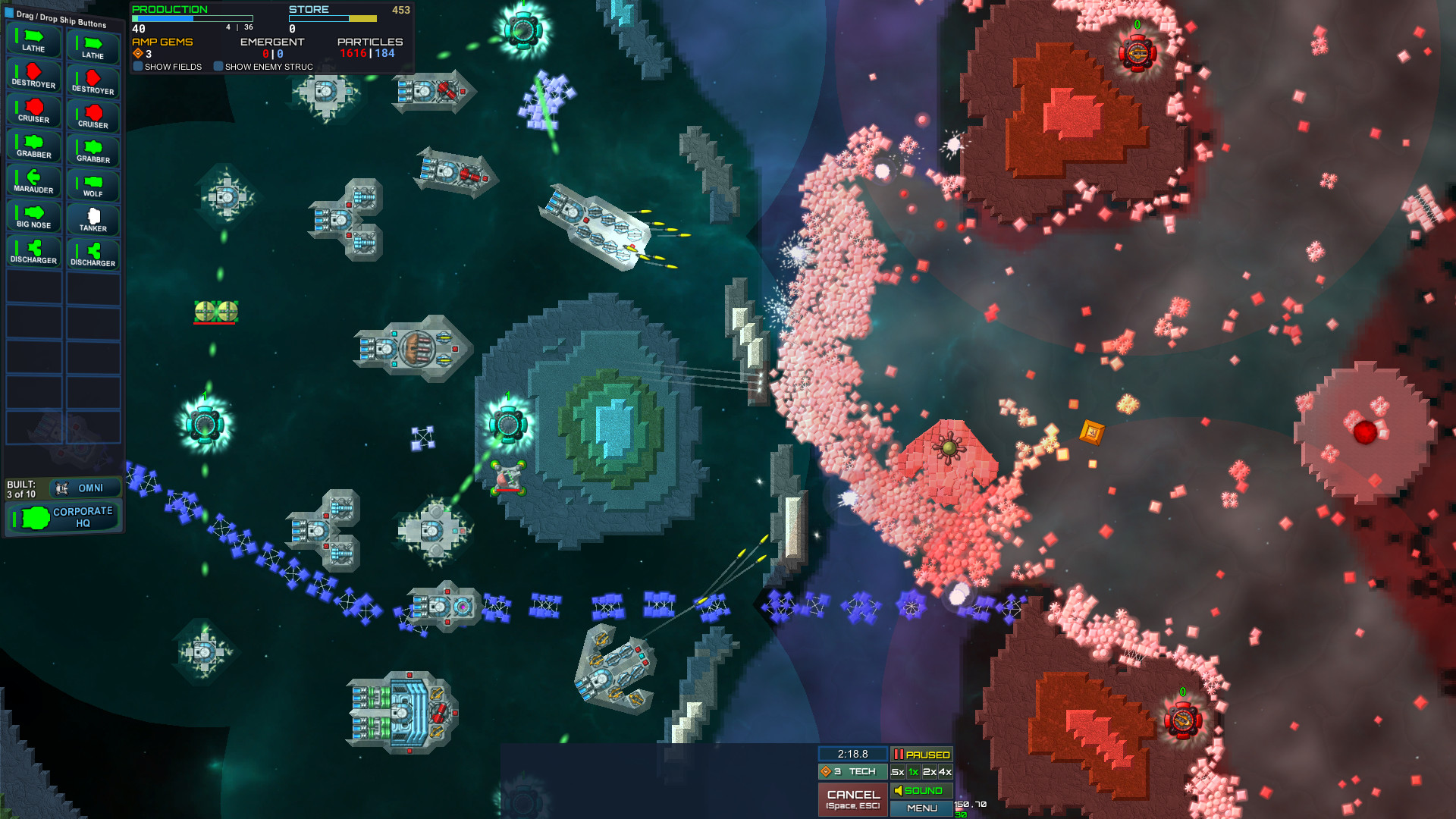This screenshot has width=1456, height=819.
Task: Set game speed to 2x
Action: [930, 771]
